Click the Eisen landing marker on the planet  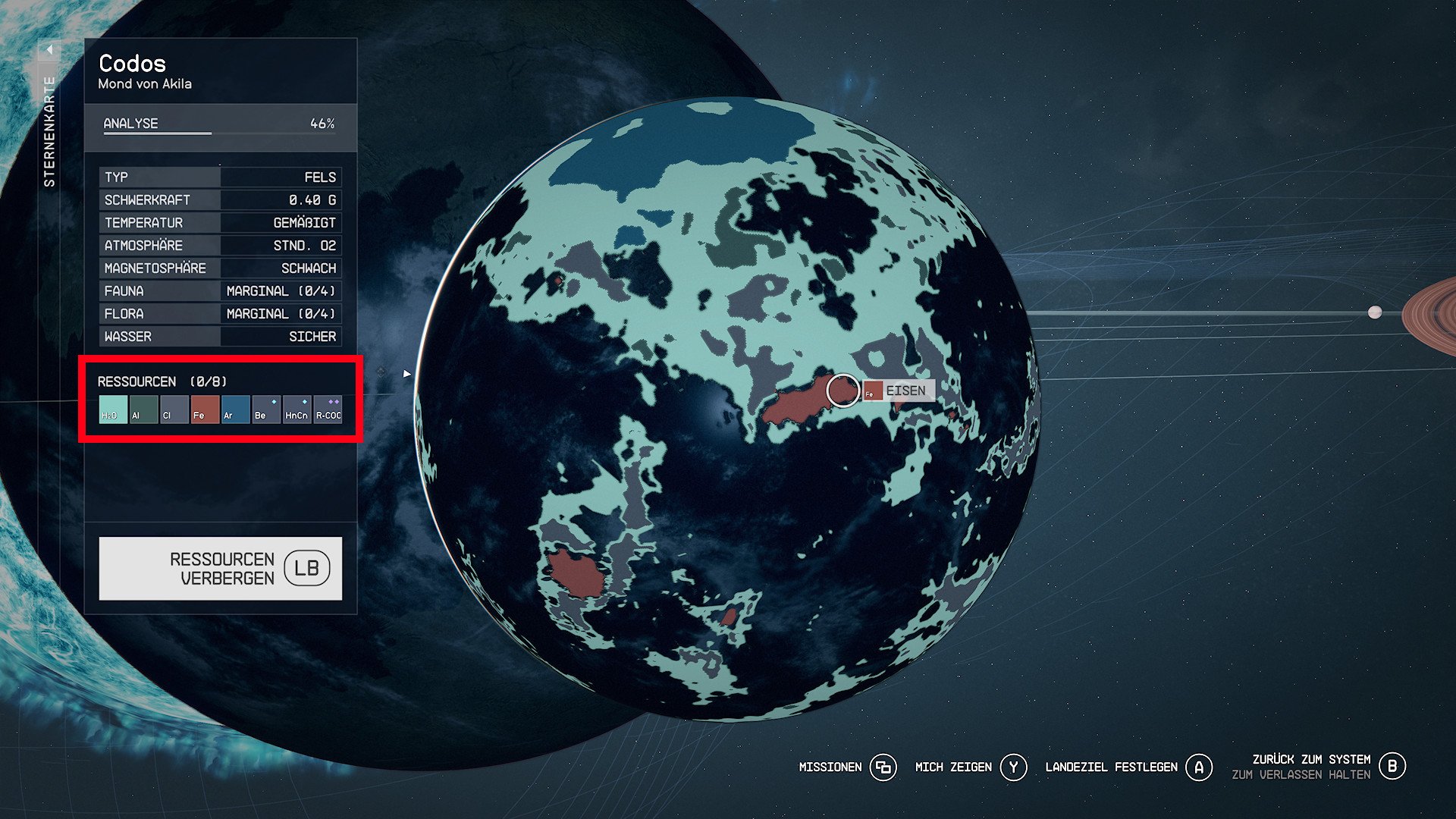tap(843, 391)
